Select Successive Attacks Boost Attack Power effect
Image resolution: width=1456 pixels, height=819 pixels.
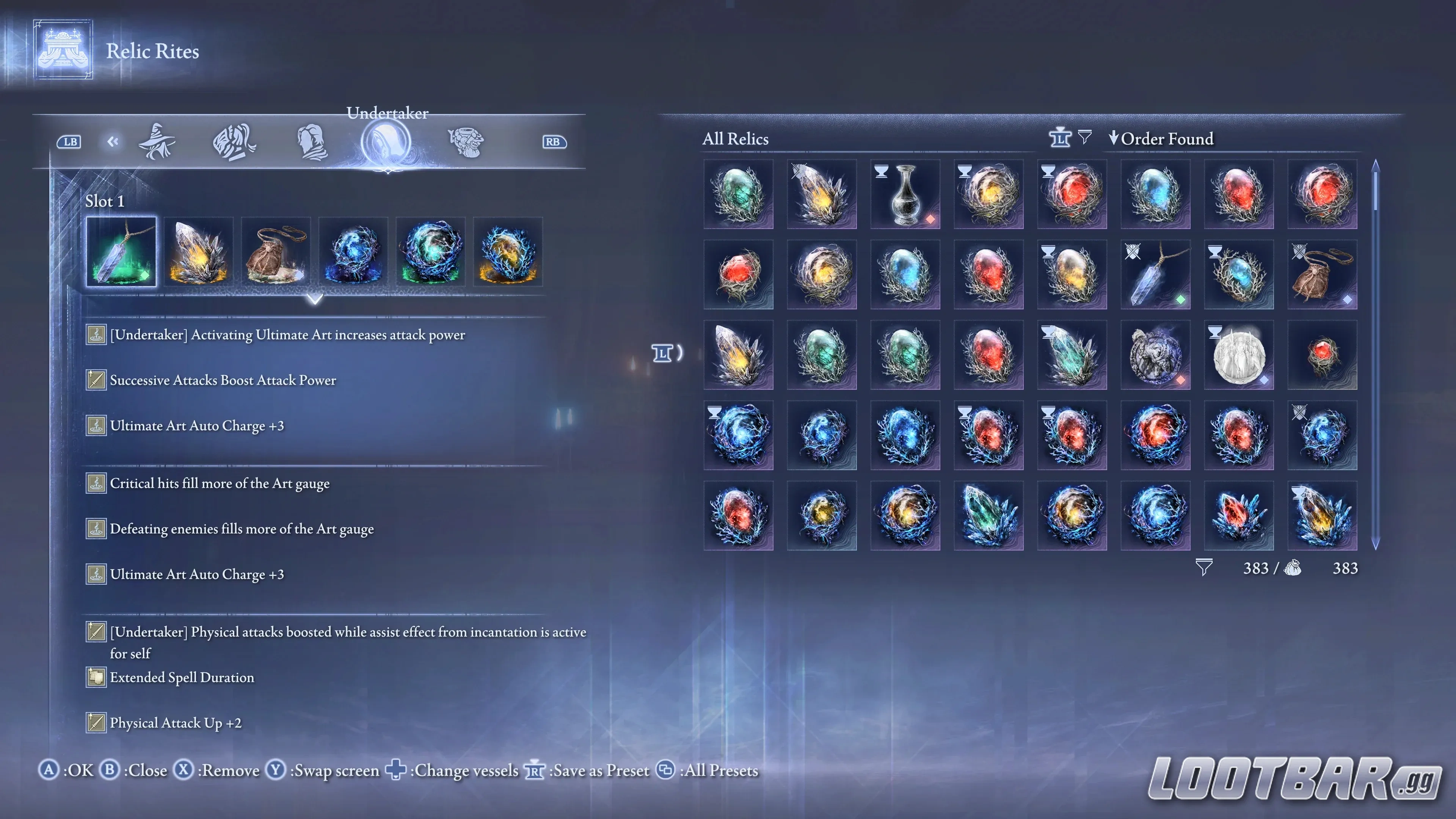(x=223, y=380)
